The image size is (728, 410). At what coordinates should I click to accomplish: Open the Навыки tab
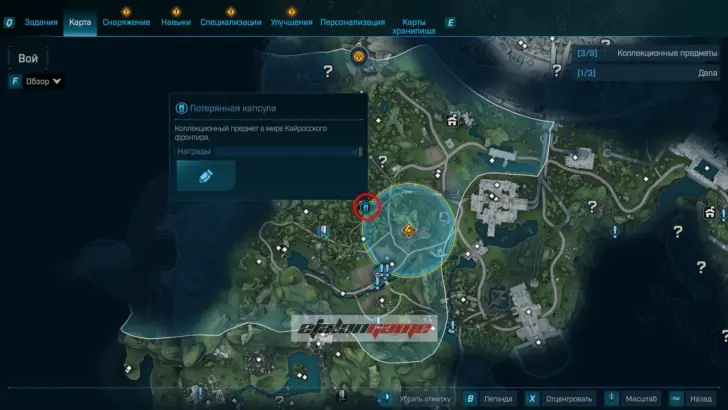[x=175, y=22]
